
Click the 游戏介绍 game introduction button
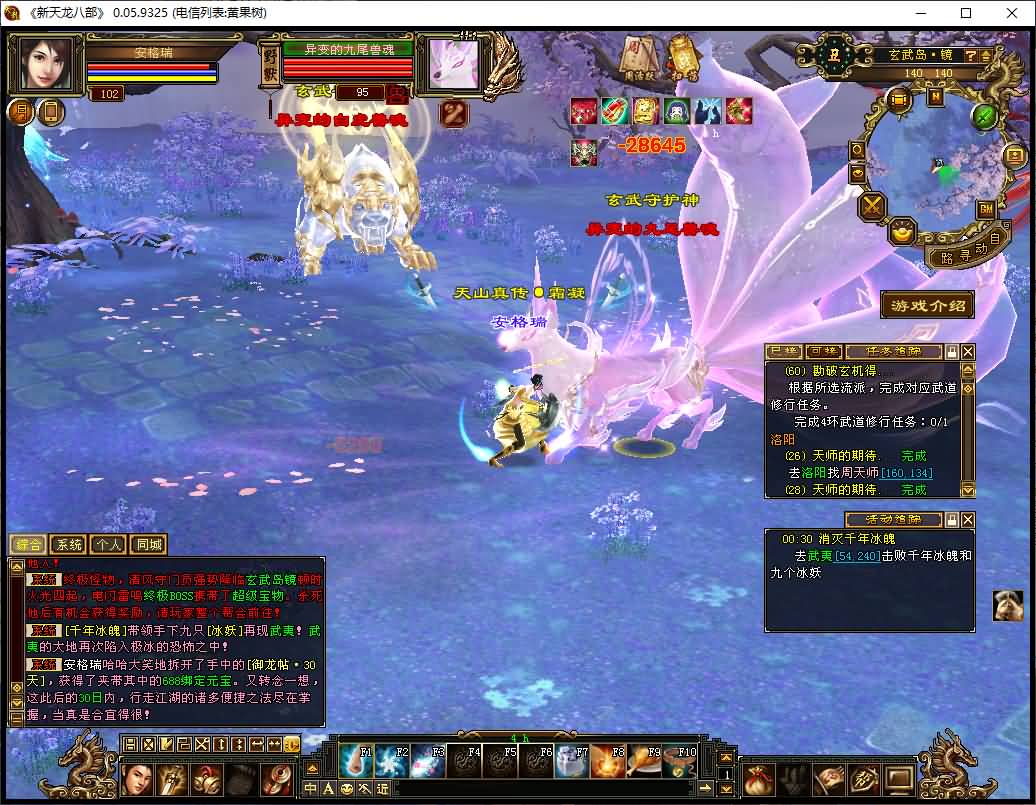click(x=927, y=305)
